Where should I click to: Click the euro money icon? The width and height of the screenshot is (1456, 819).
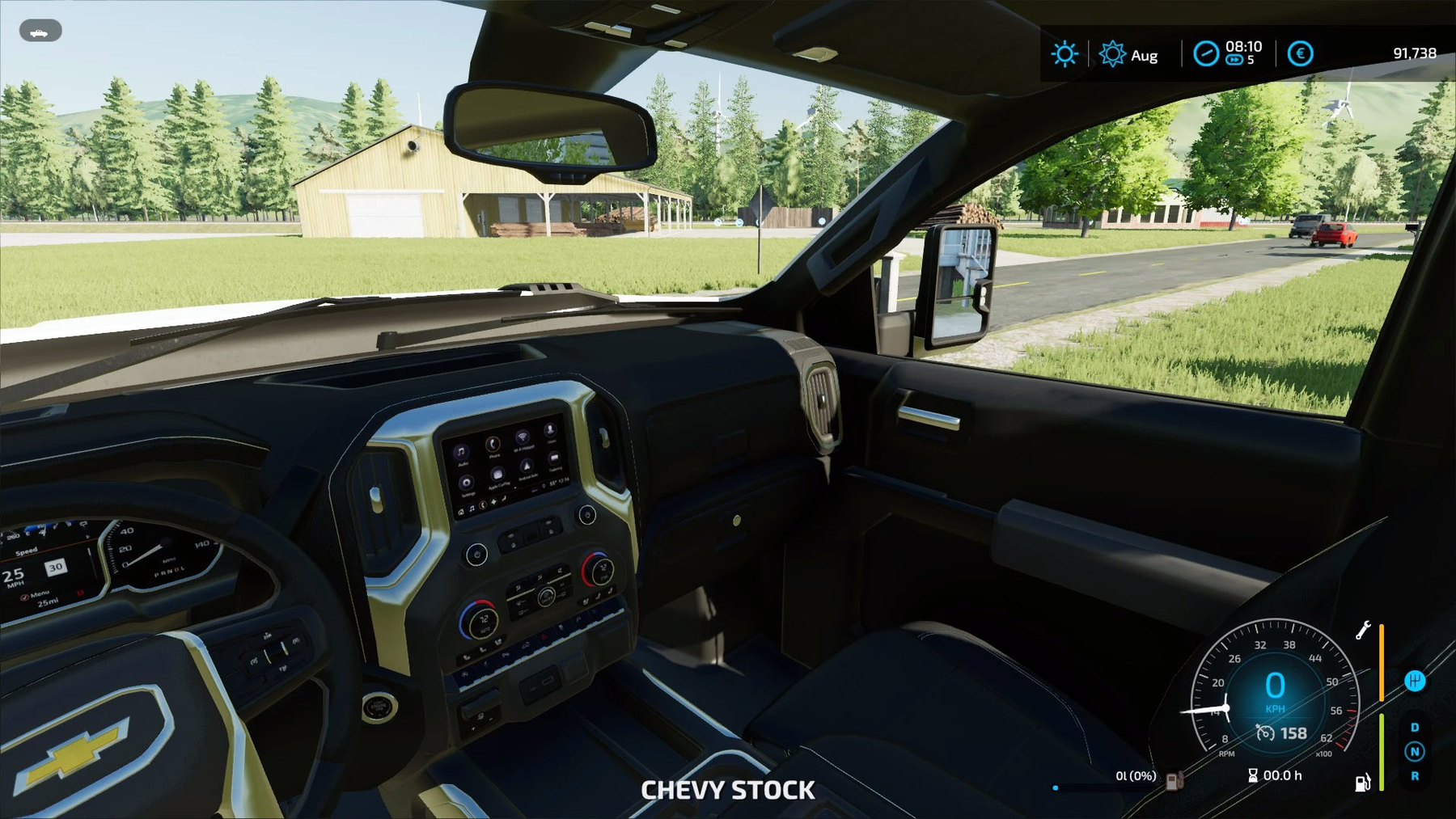pos(1300,54)
